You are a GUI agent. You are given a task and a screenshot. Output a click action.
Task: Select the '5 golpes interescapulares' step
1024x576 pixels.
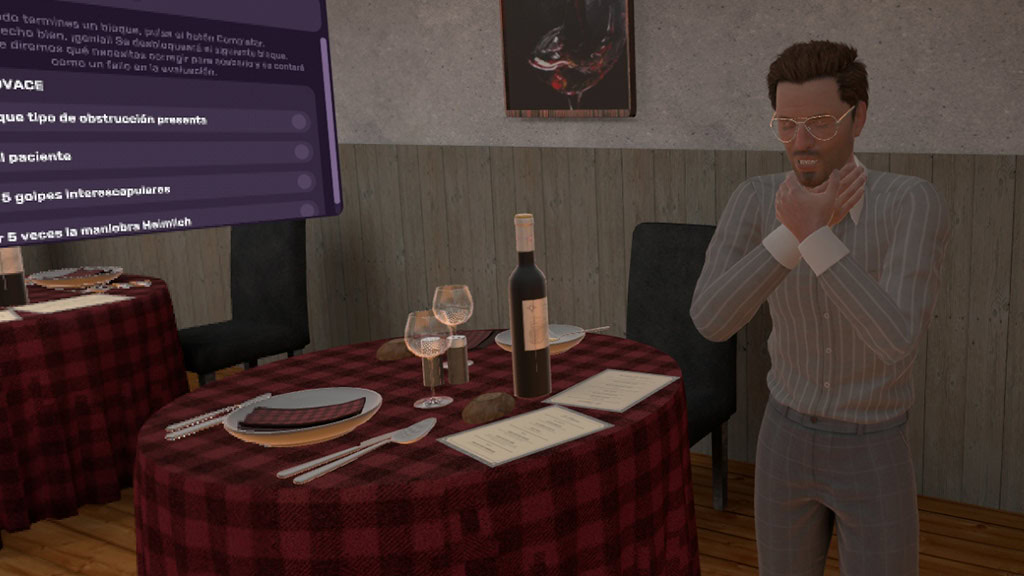[x=306, y=182]
